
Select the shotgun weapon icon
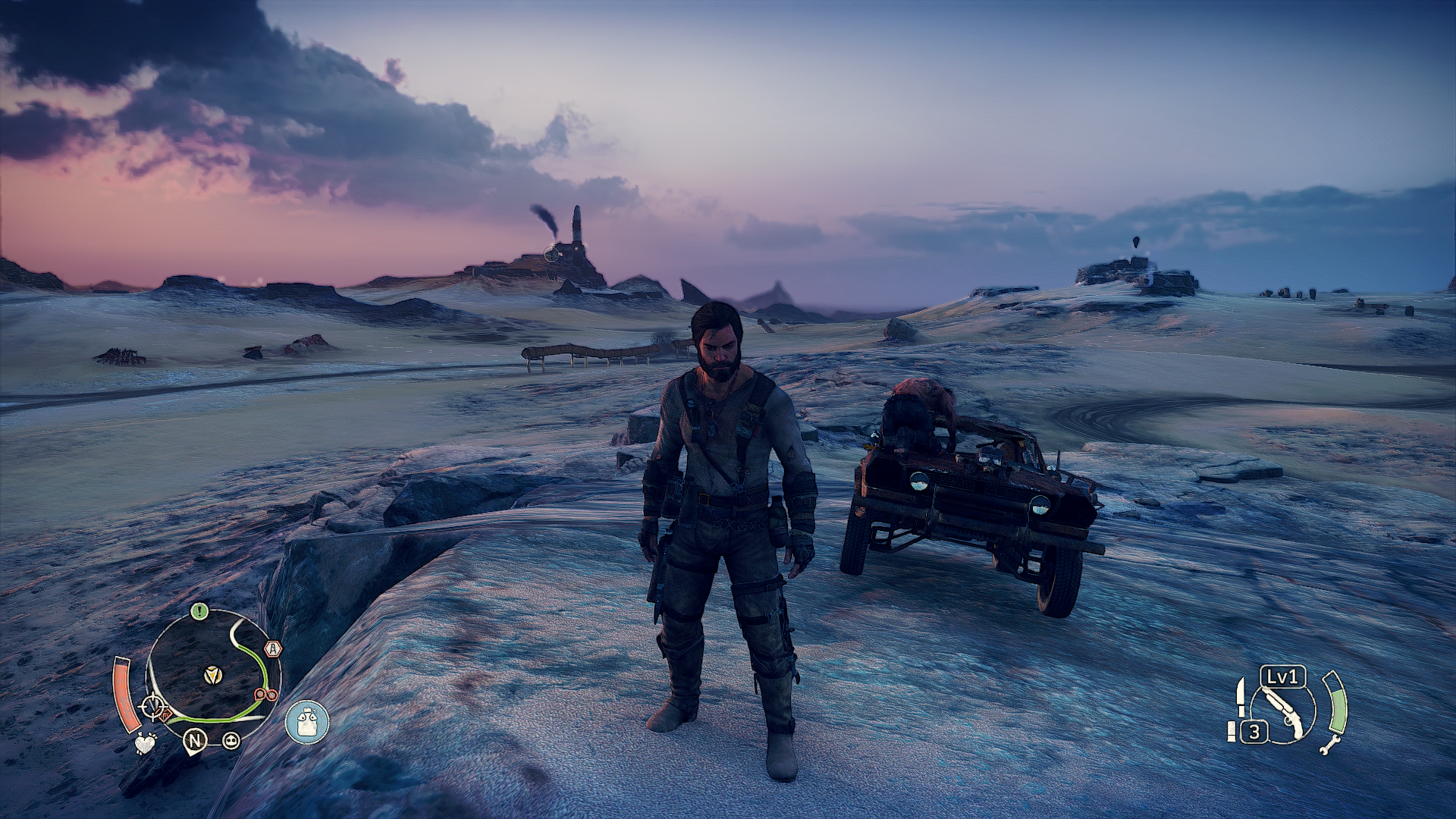(1283, 713)
